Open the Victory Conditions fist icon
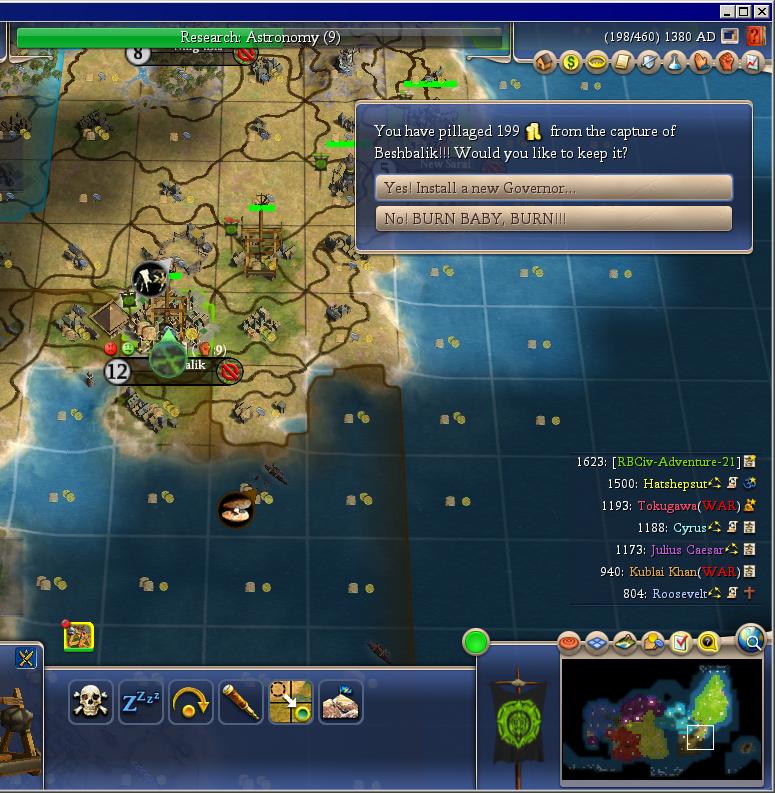This screenshot has height=793, width=775. tap(726, 62)
